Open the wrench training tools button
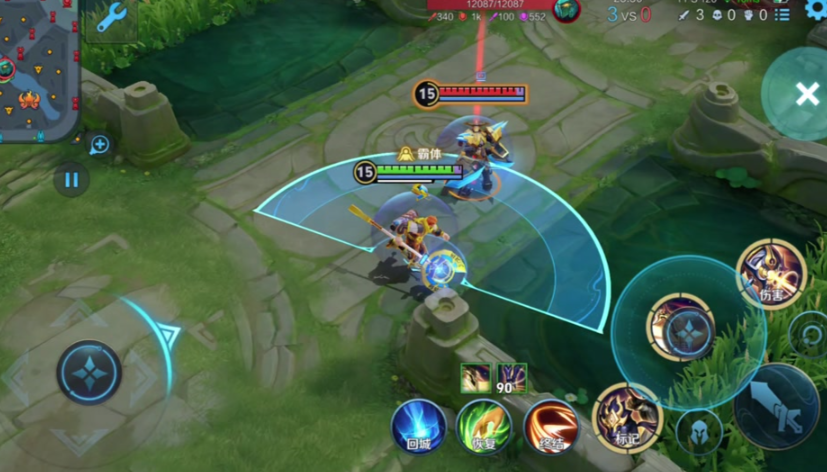The width and height of the screenshot is (827, 472). tap(110, 19)
